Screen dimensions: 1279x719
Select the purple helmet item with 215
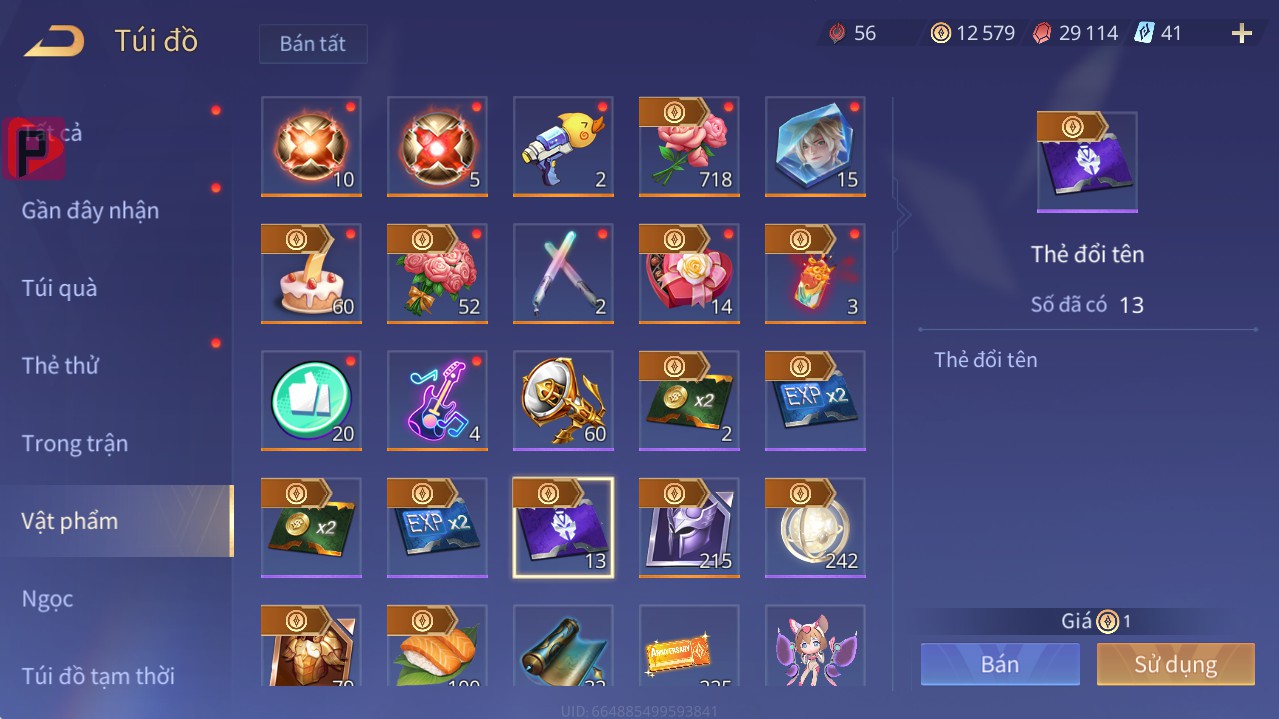[x=689, y=528]
